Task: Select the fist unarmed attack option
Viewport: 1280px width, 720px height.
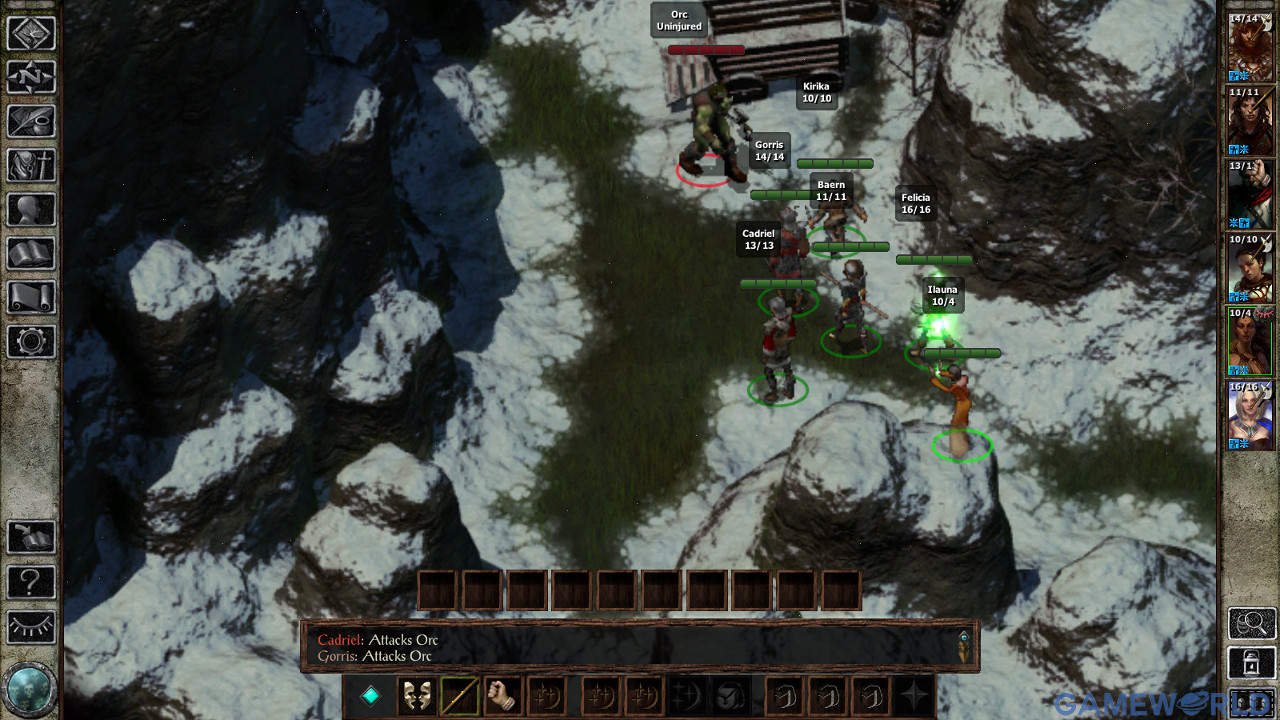Action: (504, 696)
